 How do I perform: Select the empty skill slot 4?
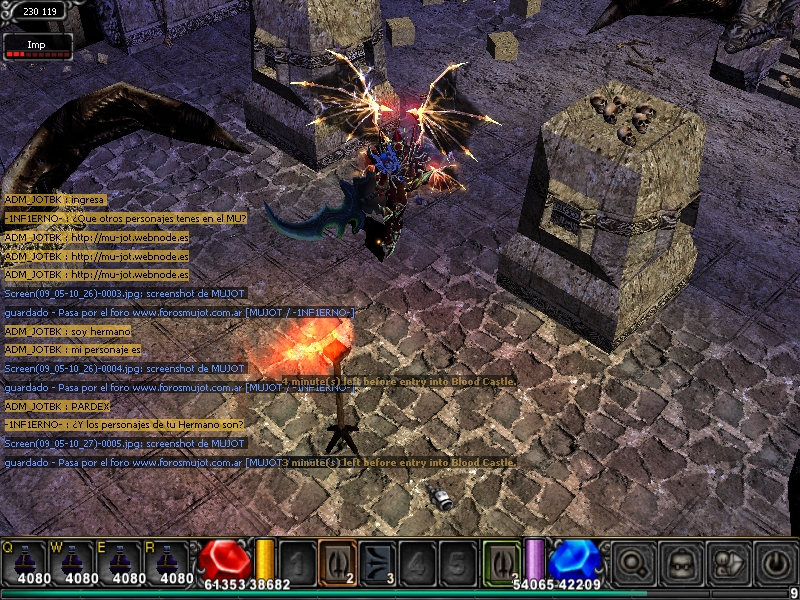point(416,561)
